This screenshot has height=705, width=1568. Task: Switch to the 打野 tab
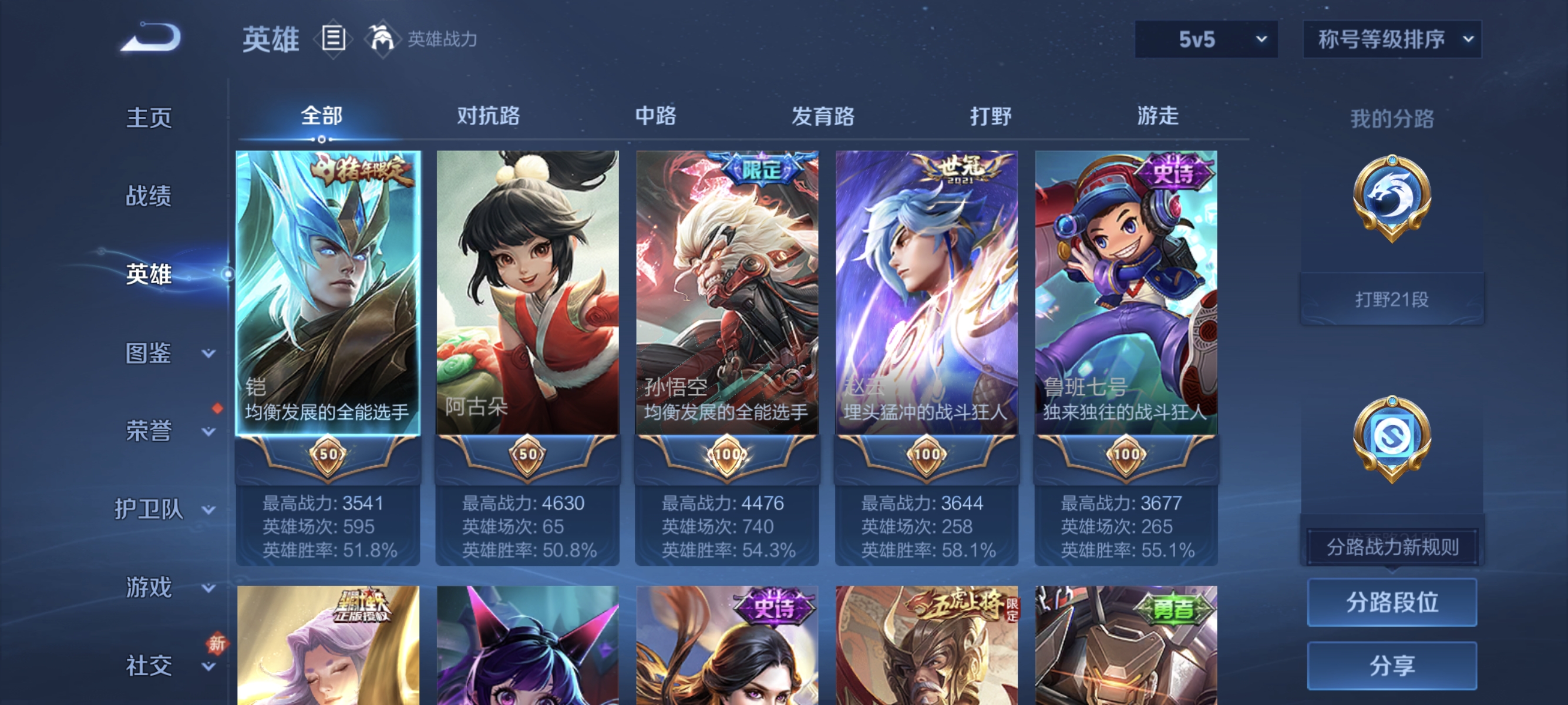[989, 117]
